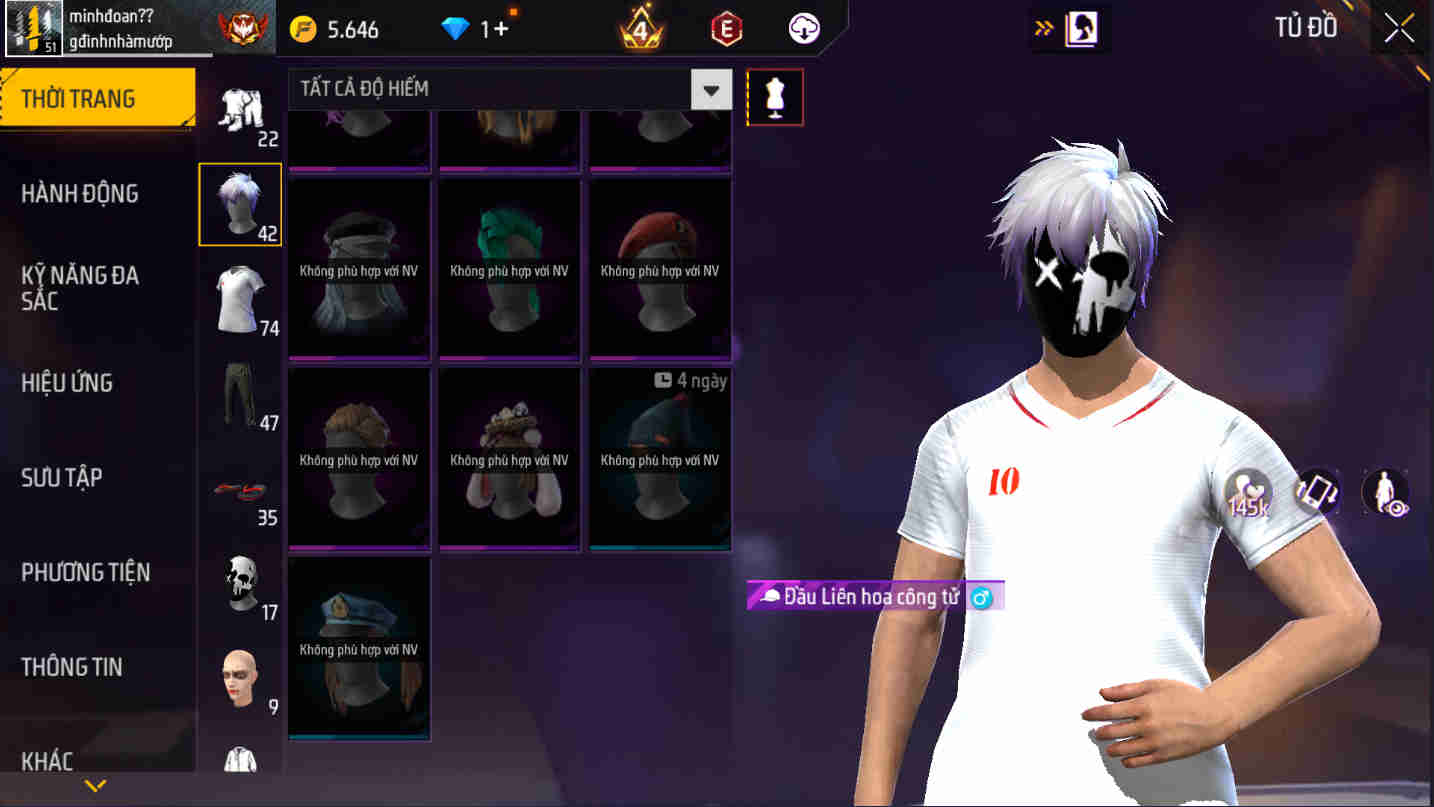Open the shirt category with 74 items
Screen dimensions: 1434x807
tap(240, 296)
